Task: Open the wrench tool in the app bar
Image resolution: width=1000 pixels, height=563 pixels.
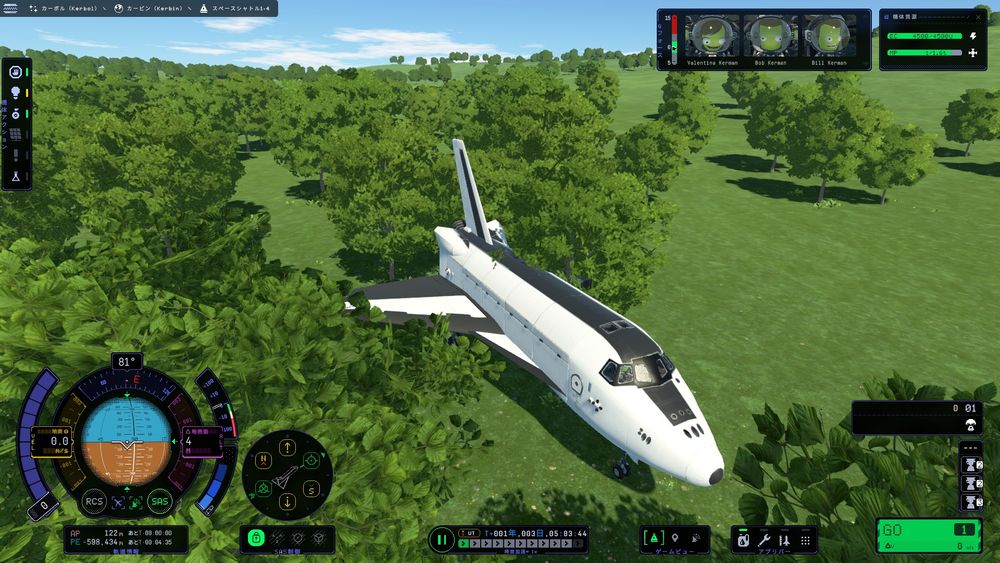Action: point(764,539)
